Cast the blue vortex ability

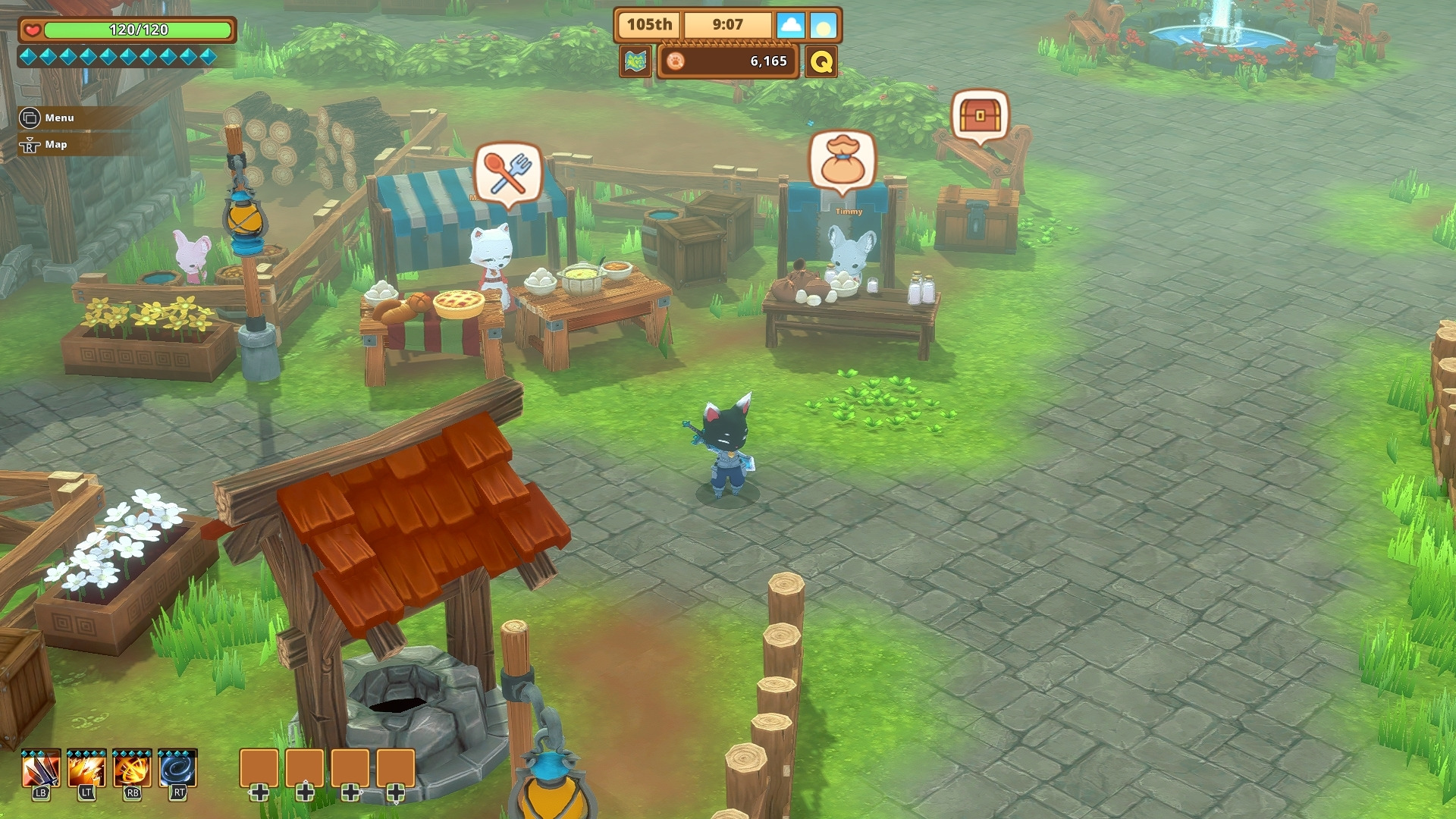coord(178,769)
